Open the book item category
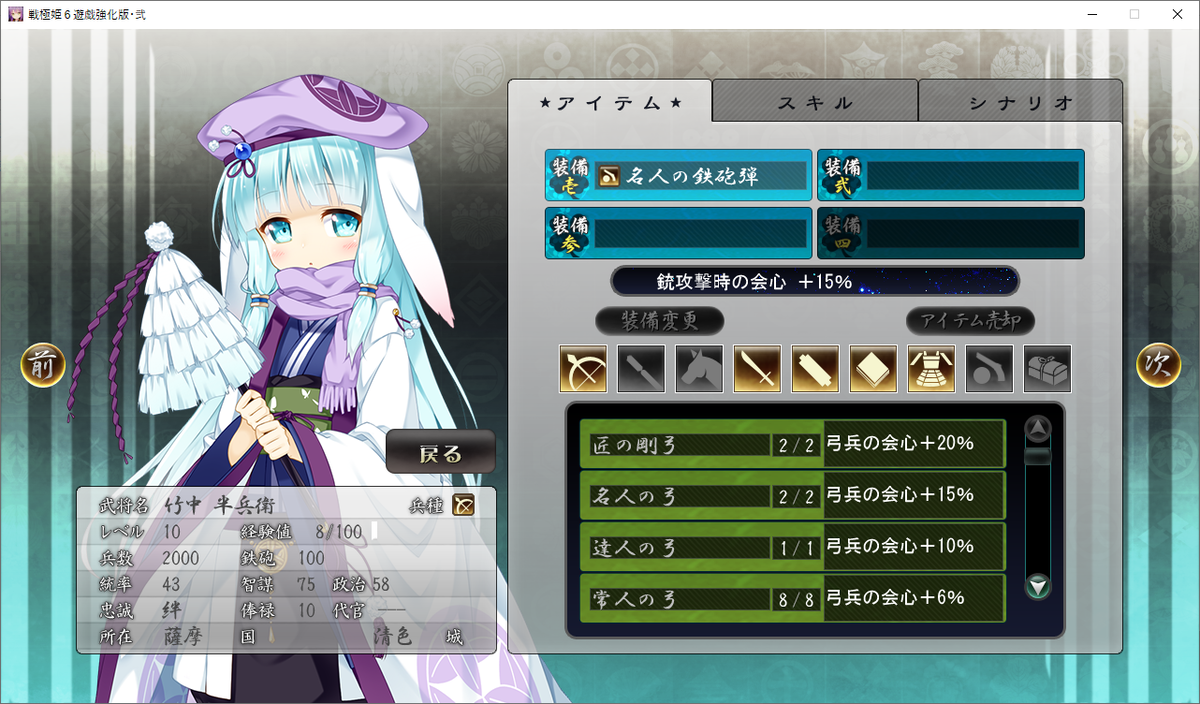Image resolution: width=1200 pixels, height=704 pixels. [x=873, y=369]
